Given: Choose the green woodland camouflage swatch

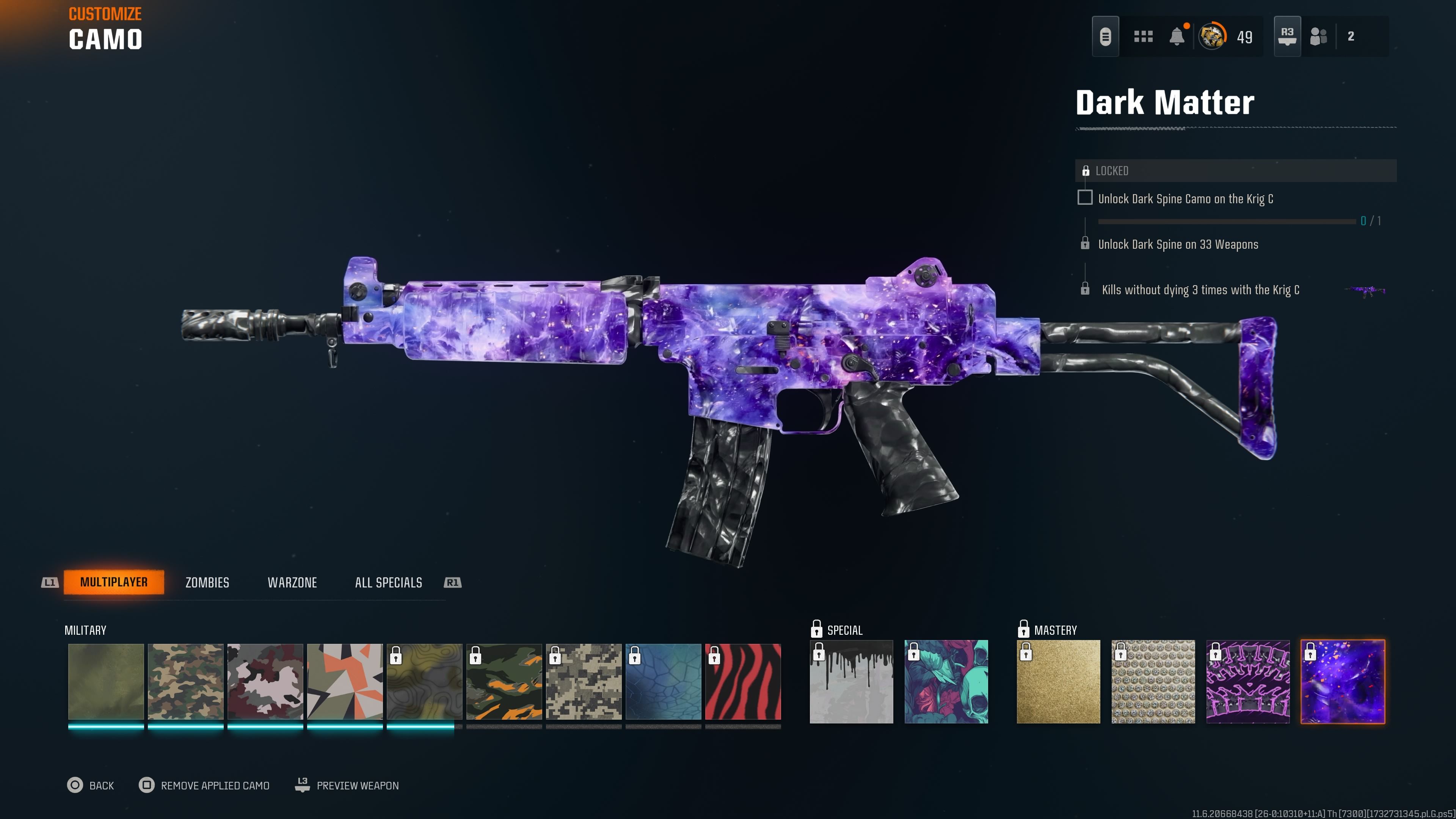Looking at the screenshot, I should tap(185, 682).
